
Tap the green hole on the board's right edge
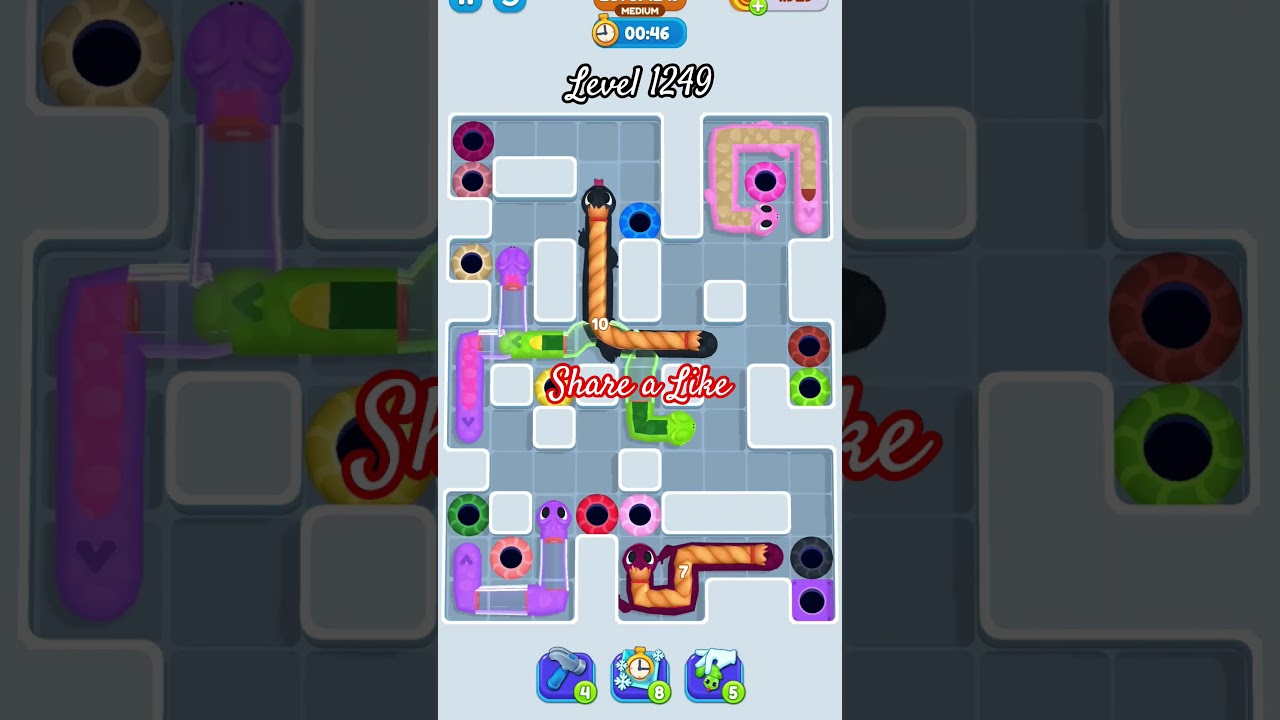(810, 388)
